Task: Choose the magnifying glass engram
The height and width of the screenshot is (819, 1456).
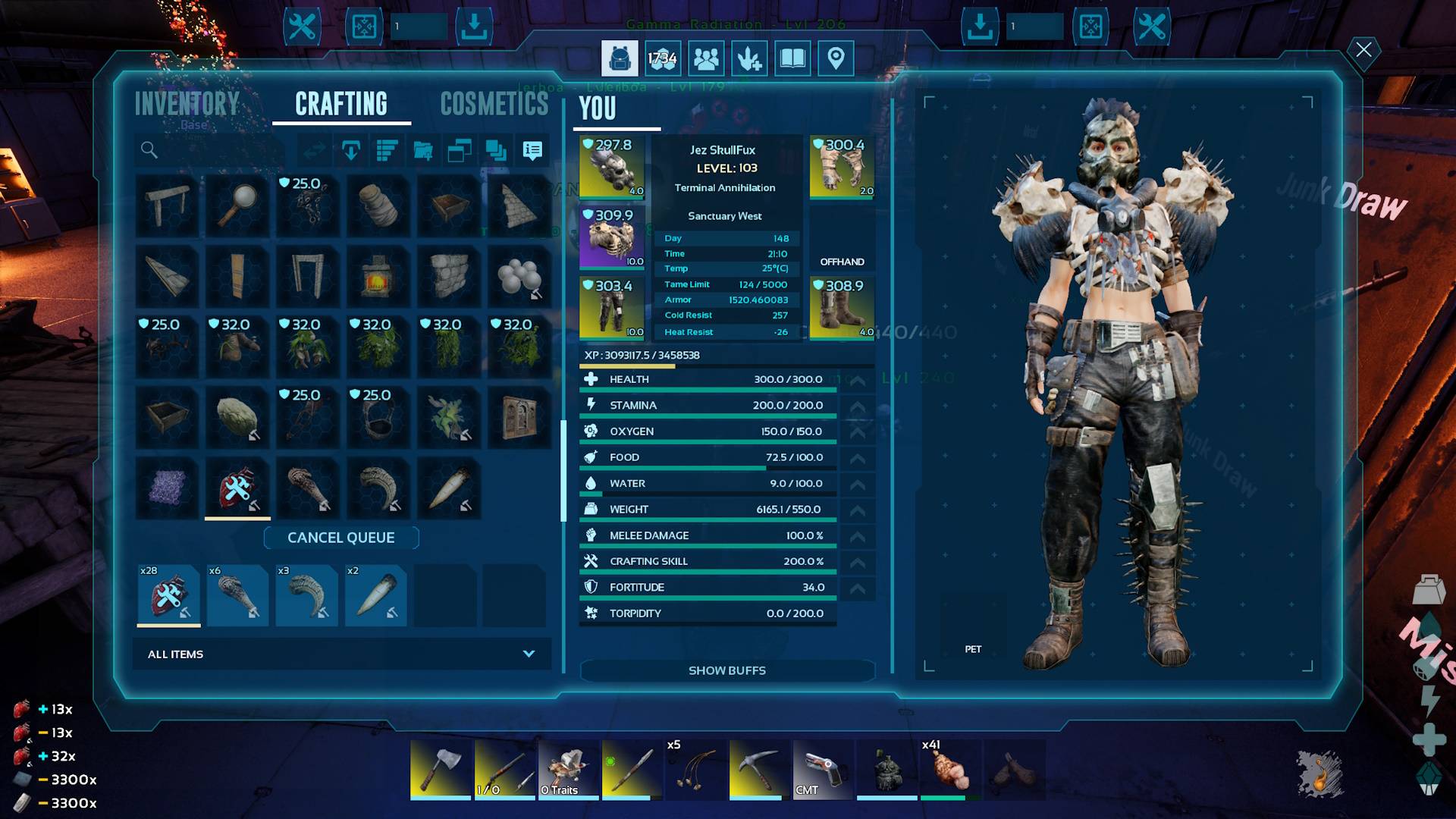Action: click(x=237, y=205)
